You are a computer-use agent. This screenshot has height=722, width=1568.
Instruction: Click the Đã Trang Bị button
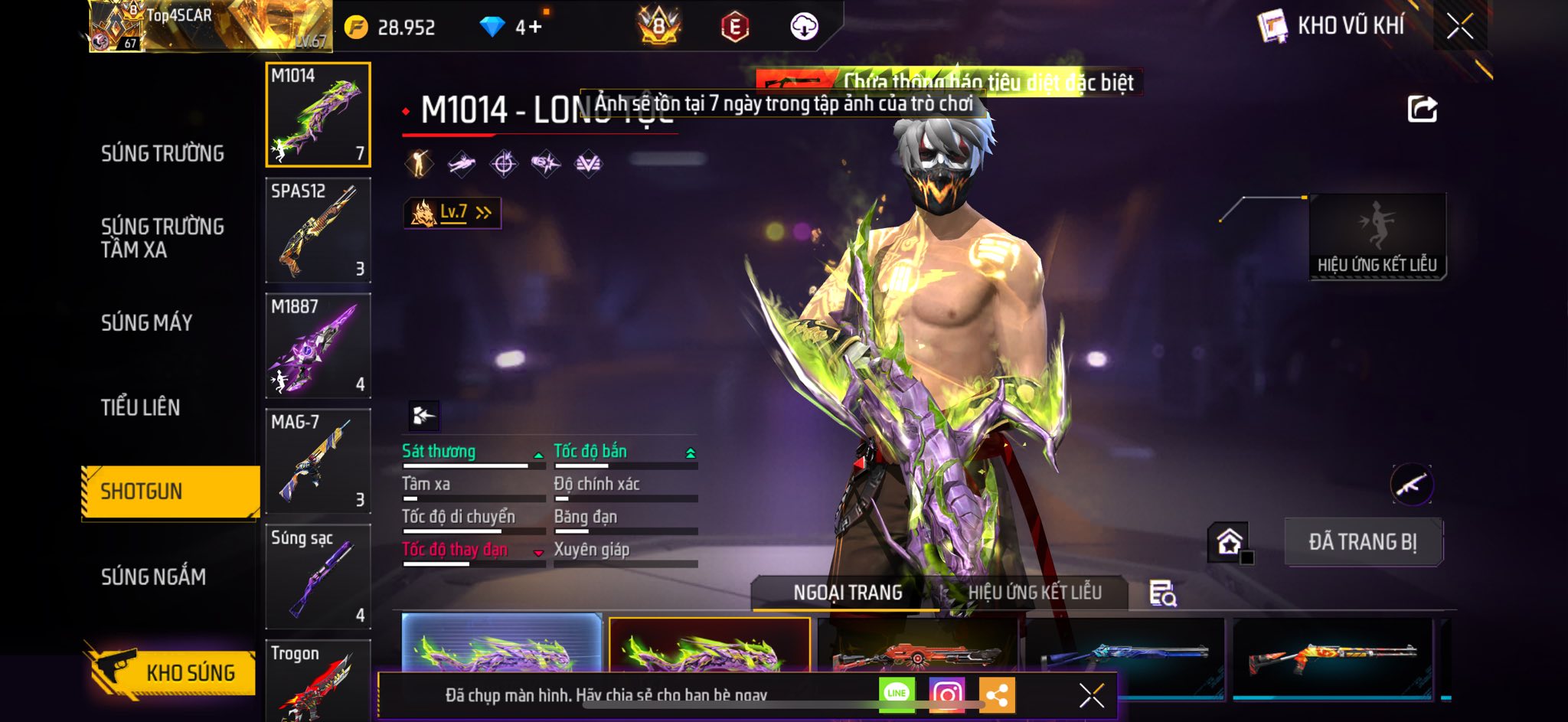click(x=1363, y=542)
